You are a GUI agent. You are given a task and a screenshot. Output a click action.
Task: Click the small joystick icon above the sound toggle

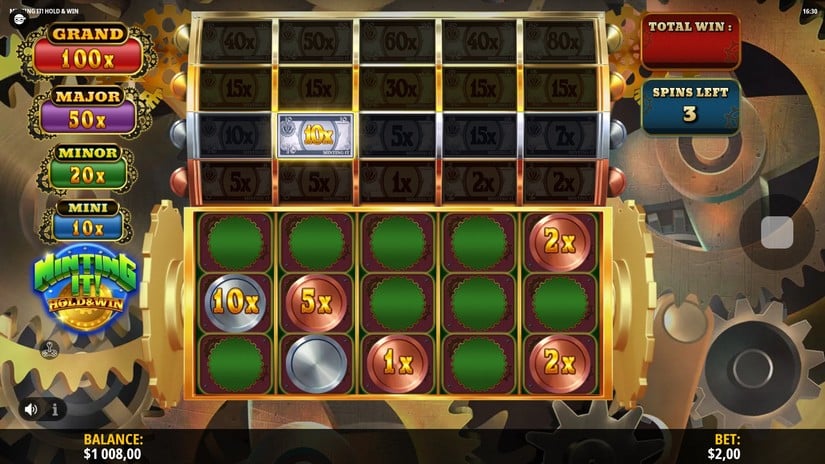47,350
